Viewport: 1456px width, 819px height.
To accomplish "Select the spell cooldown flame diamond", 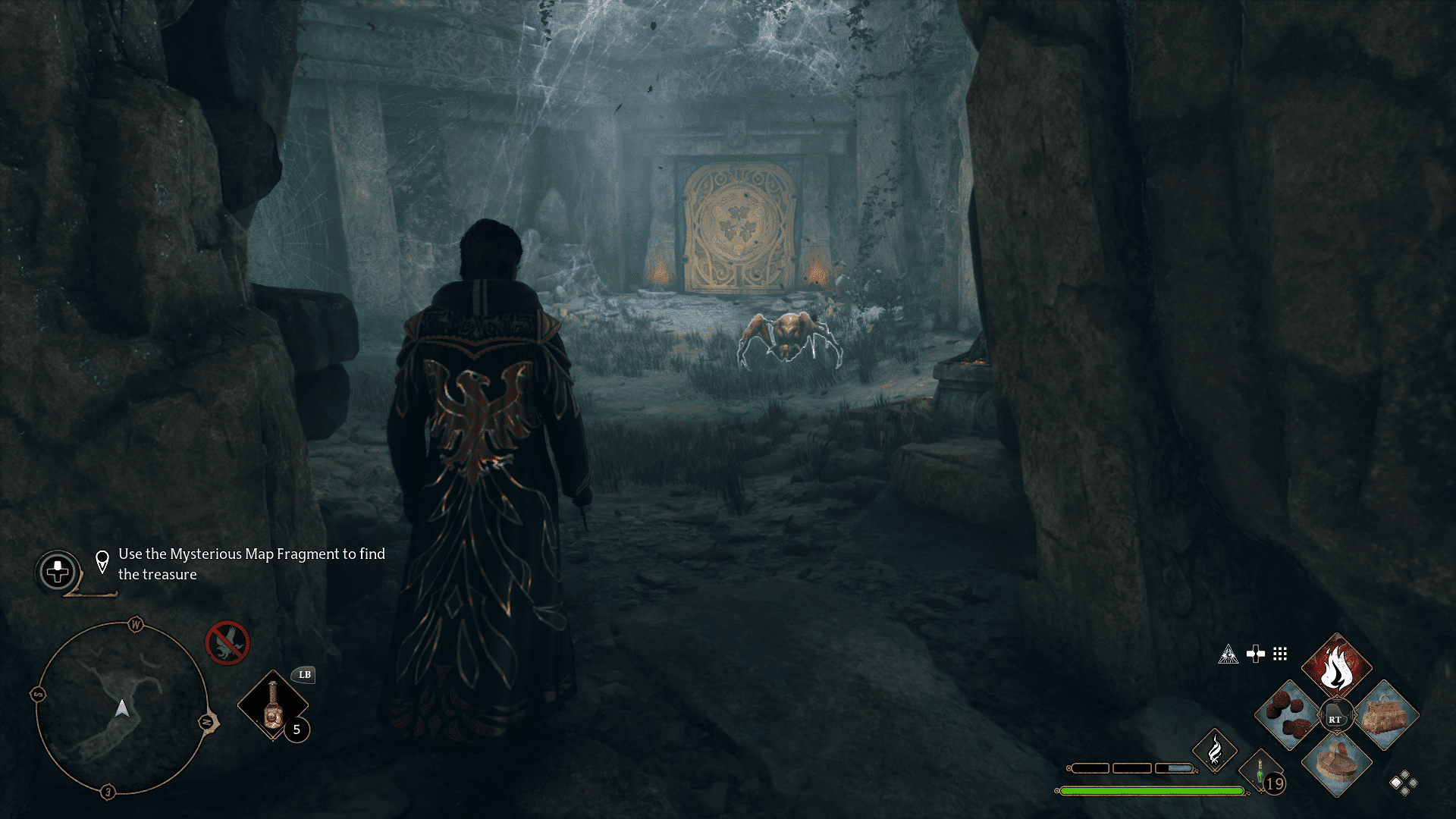I will coord(1216,752).
